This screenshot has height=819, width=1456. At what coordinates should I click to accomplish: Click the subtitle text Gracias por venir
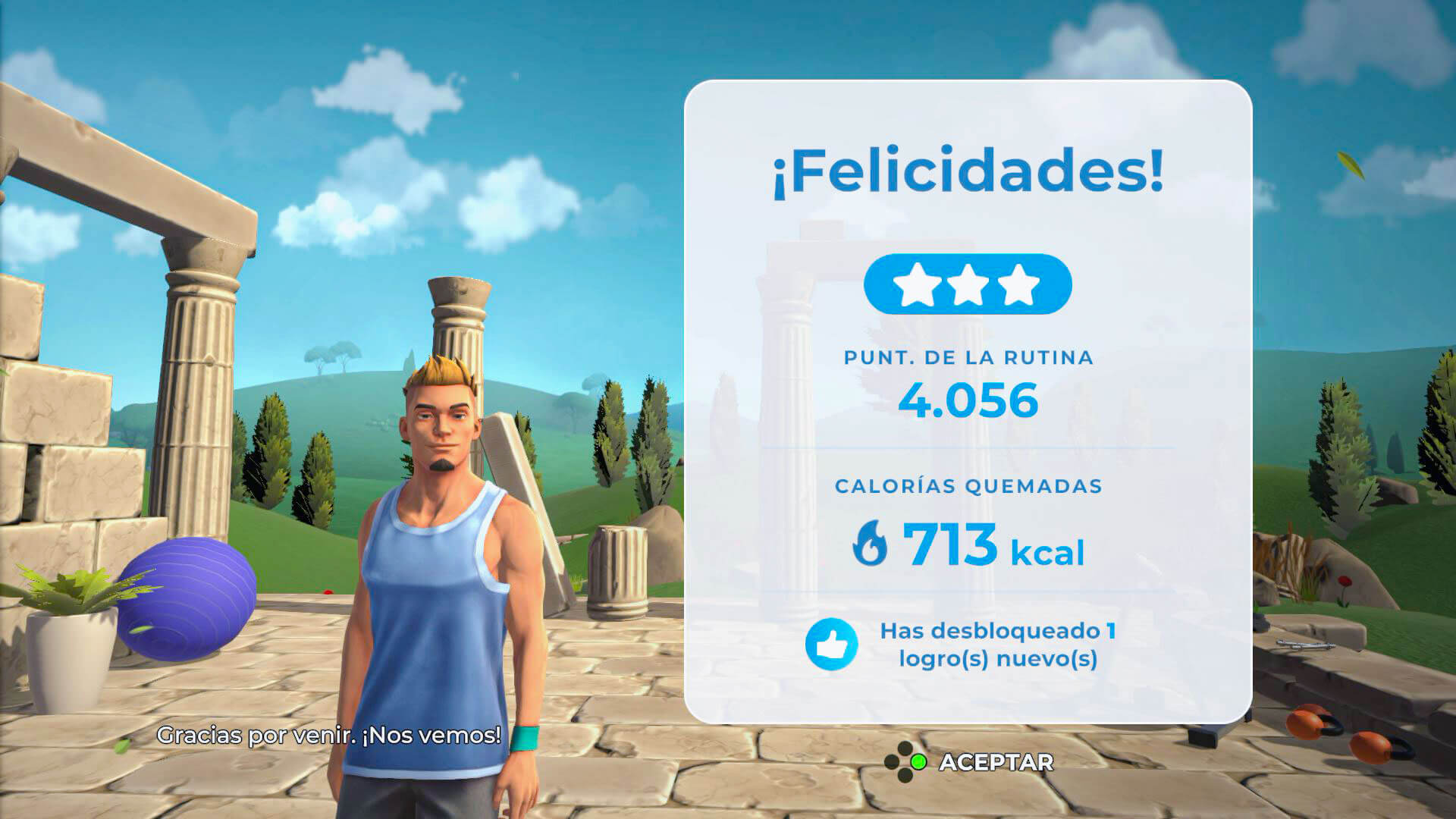pyautogui.click(x=330, y=733)
